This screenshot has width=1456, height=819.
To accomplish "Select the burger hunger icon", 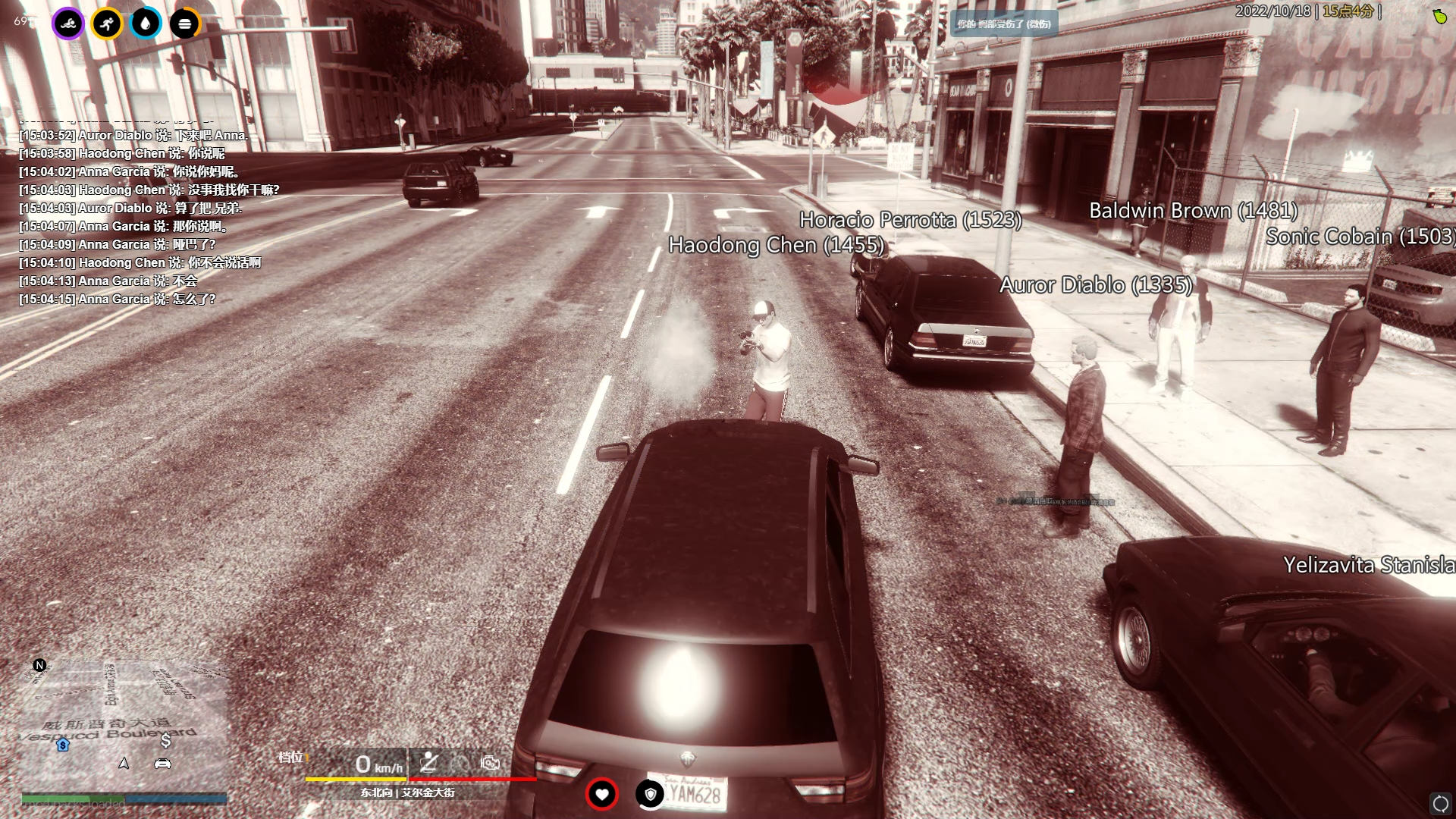I will 184,24.
